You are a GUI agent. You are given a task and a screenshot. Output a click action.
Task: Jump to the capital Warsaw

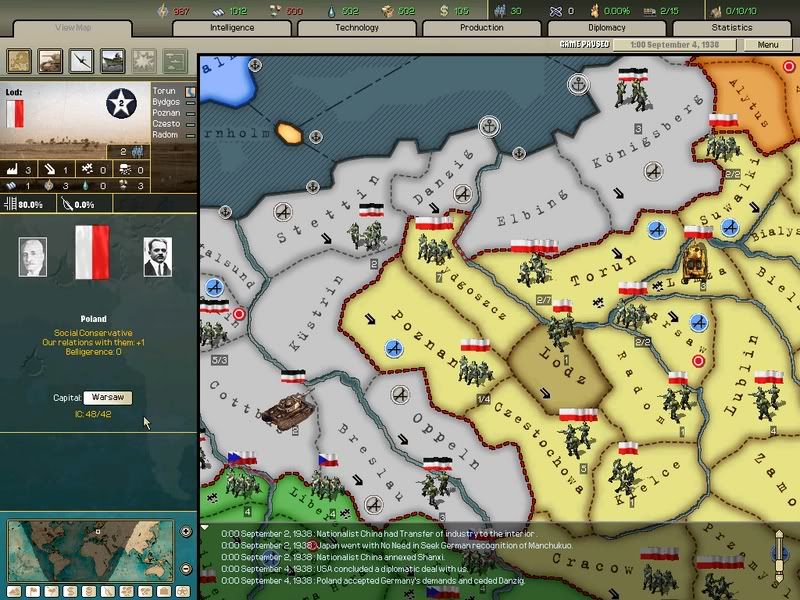tap(106, 398)
